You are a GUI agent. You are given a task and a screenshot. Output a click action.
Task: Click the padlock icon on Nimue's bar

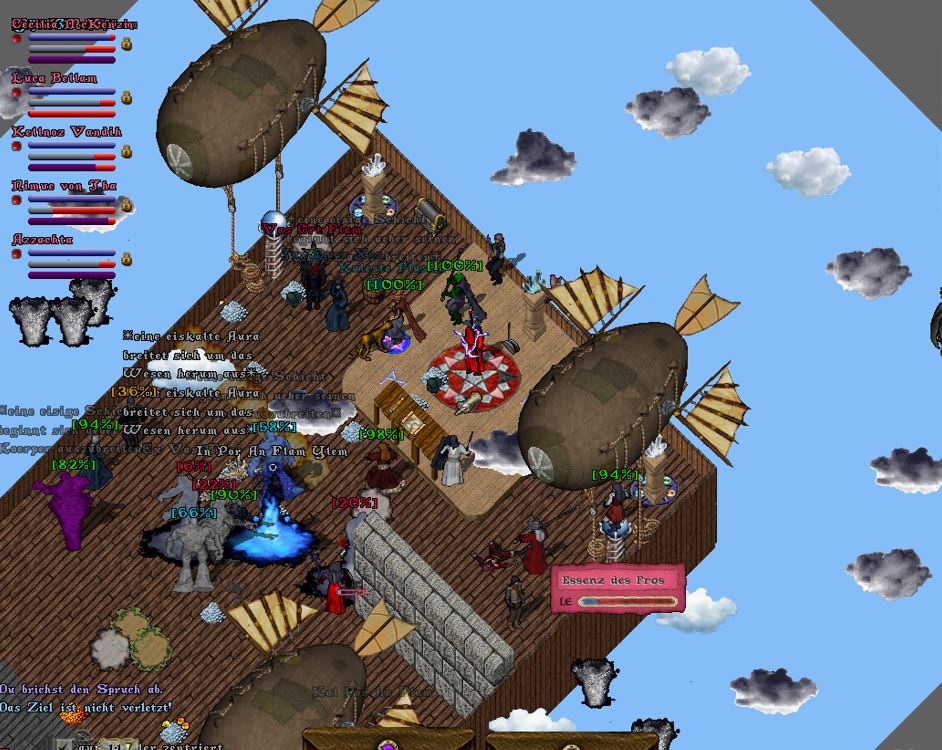click(127, 206)
